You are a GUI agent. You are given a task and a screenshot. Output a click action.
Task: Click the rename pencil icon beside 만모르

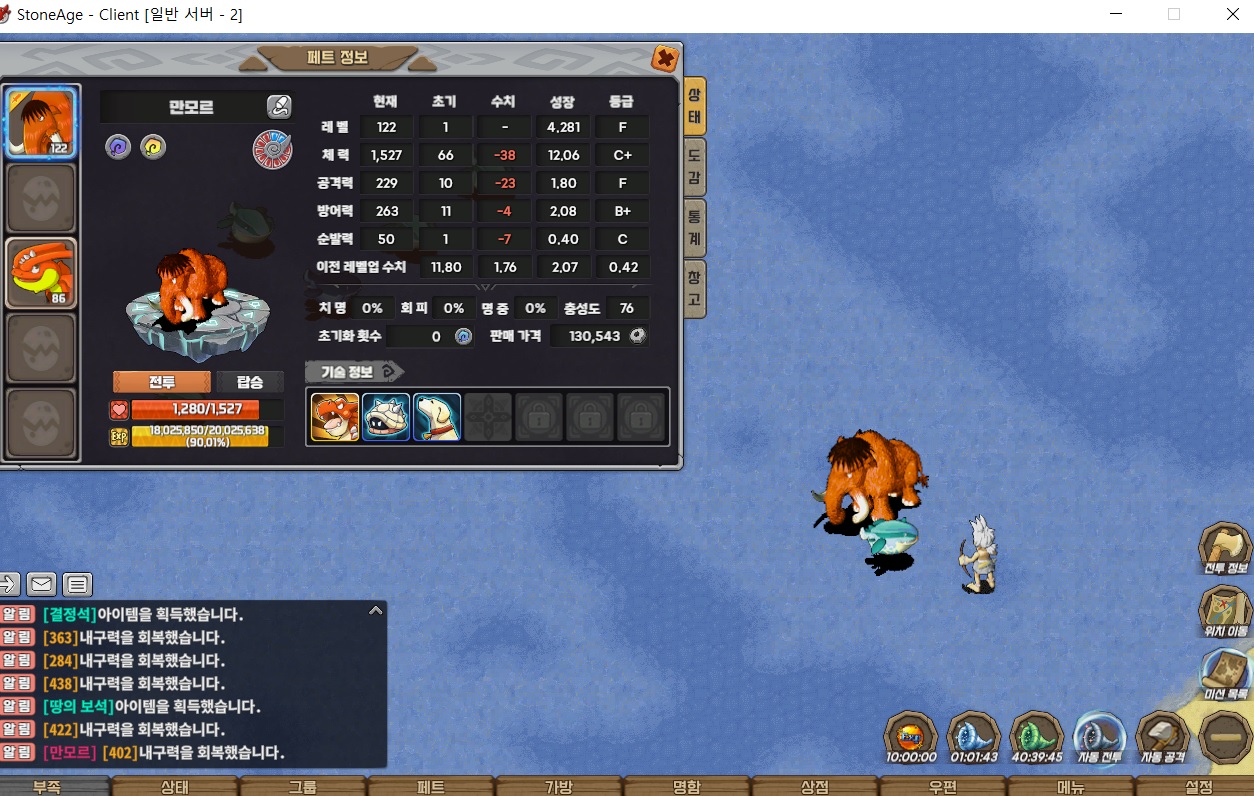(x=279, y=107)
